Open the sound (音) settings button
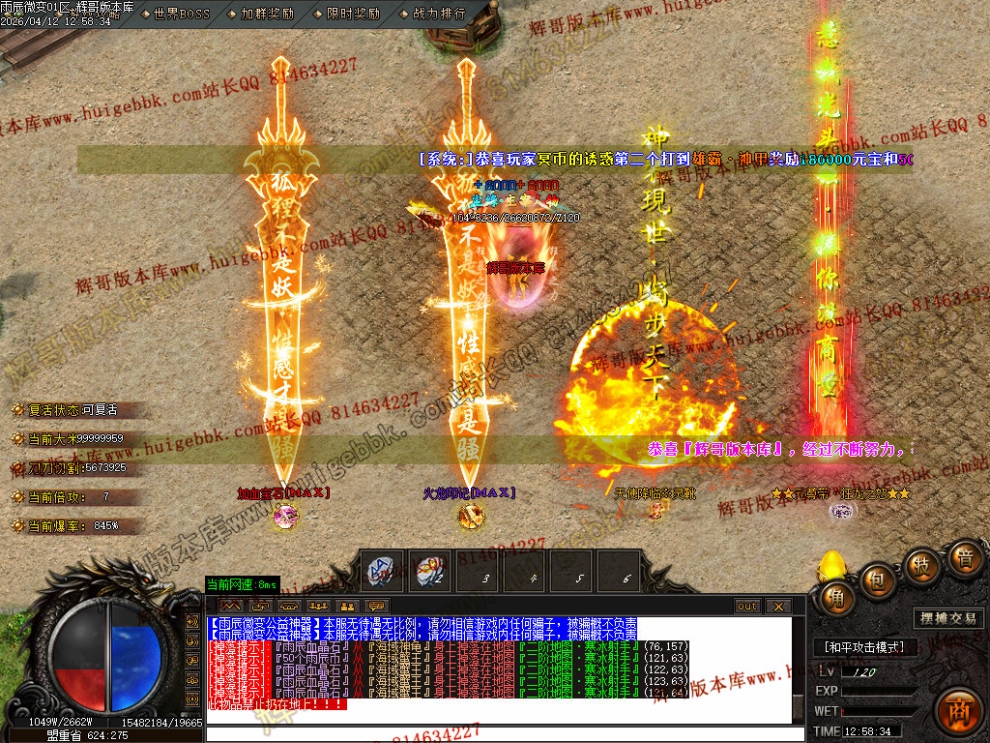This screenshot has height=743, width=990. [x=965, y=558]
